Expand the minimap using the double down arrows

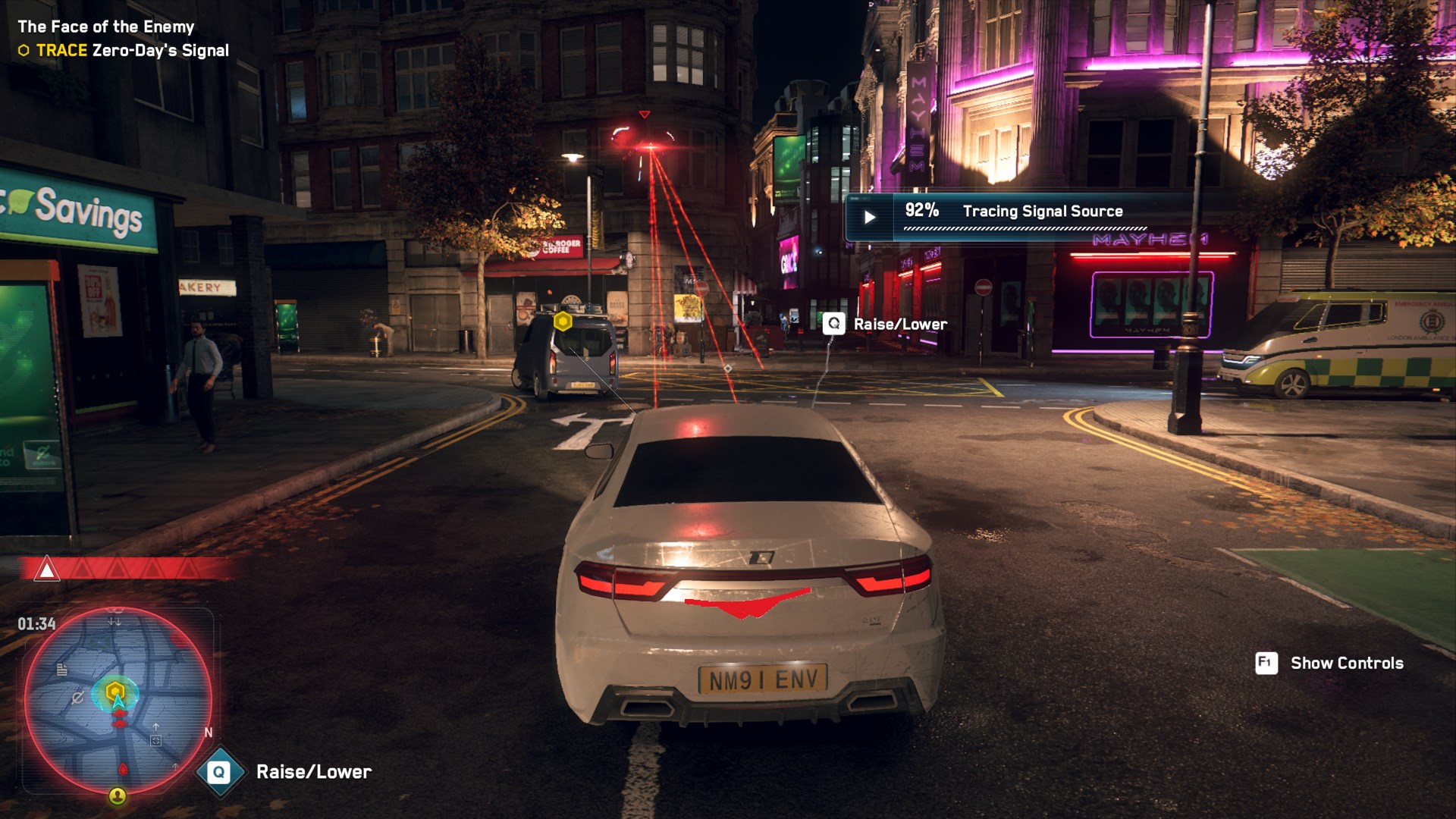tap(114, 622)
